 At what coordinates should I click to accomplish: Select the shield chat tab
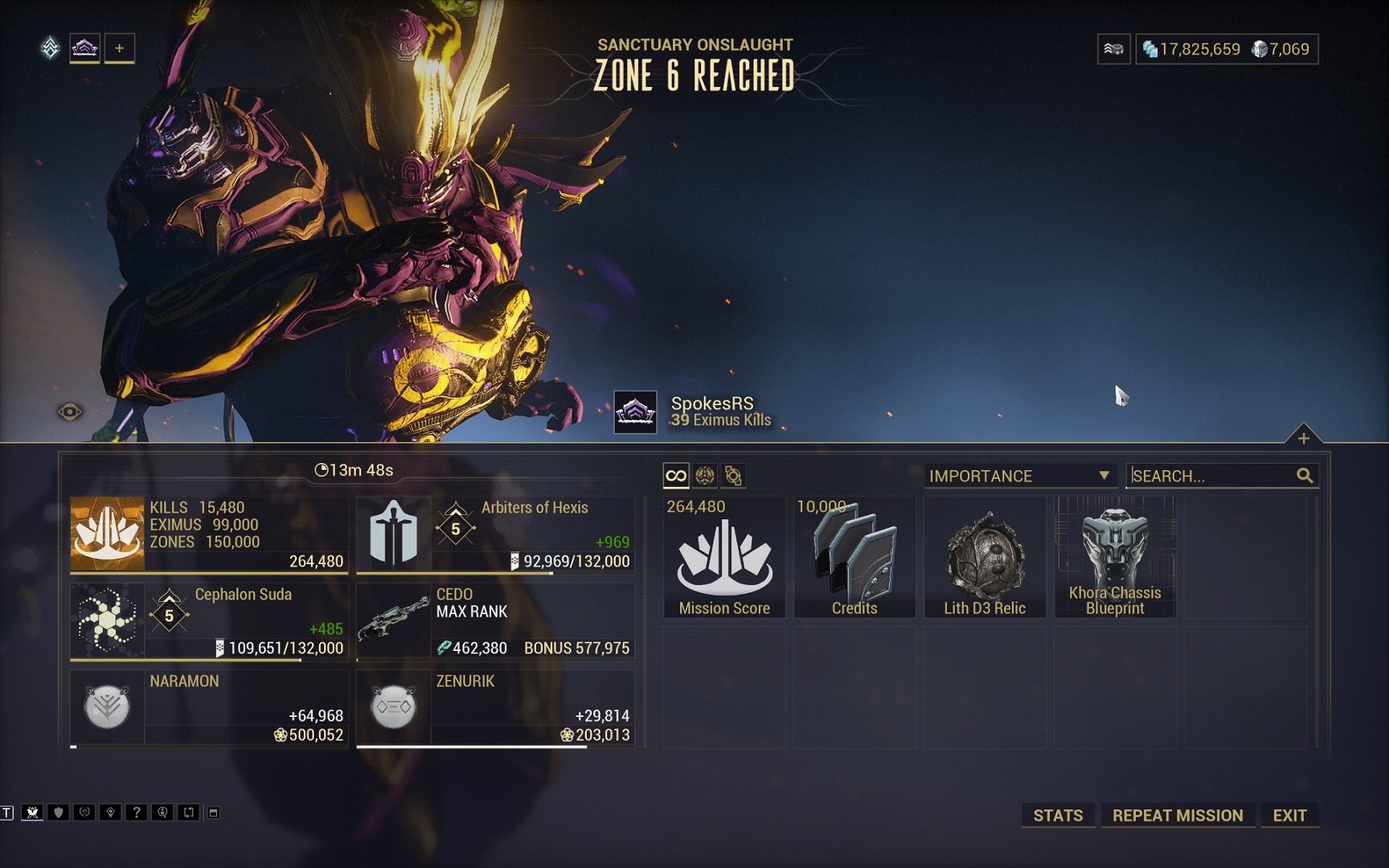[x=58, y=813]
